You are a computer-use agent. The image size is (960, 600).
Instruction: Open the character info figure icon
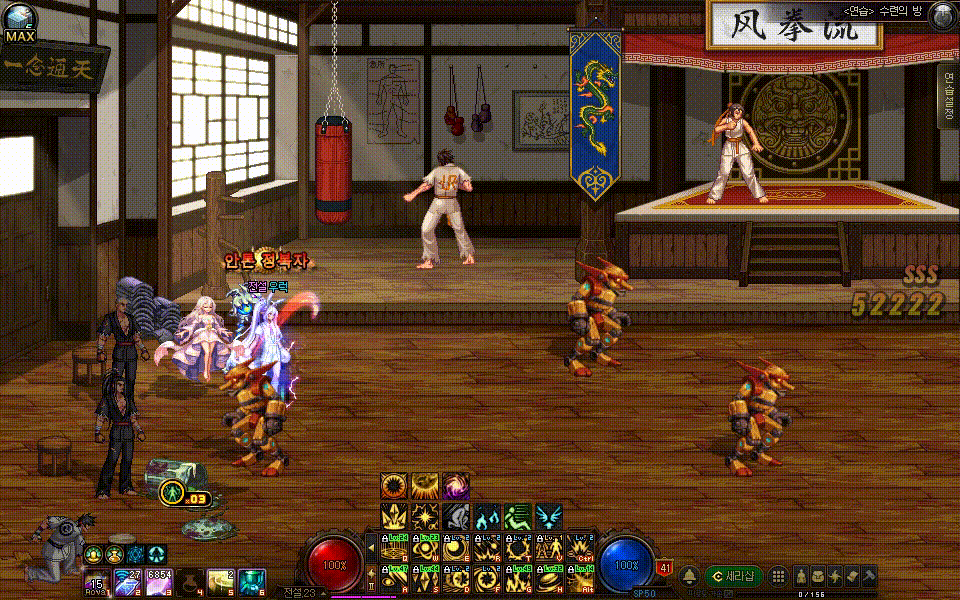click(x=801, y=576)
